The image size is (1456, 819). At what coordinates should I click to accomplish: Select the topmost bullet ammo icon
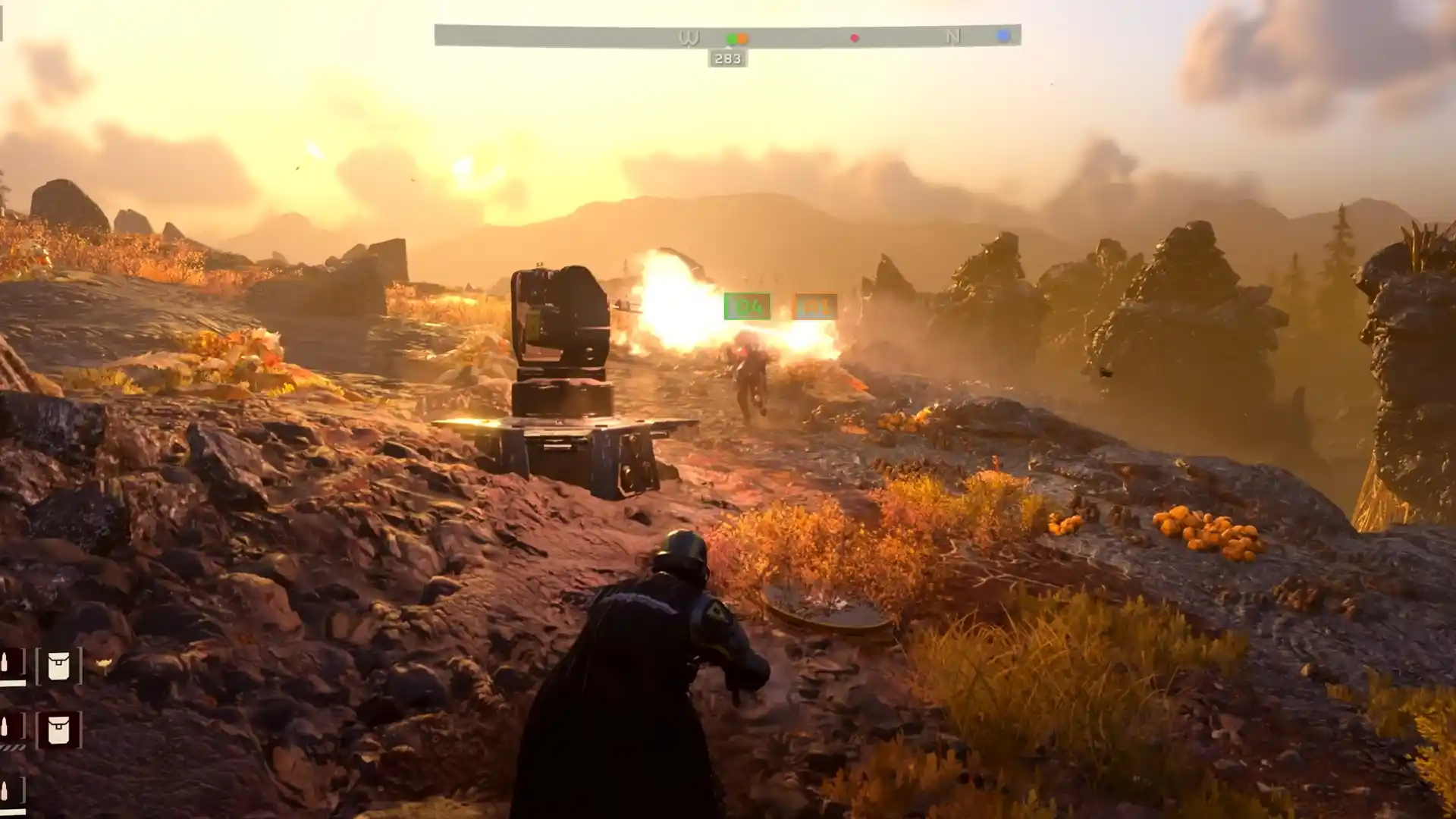[x=6, y=662]
